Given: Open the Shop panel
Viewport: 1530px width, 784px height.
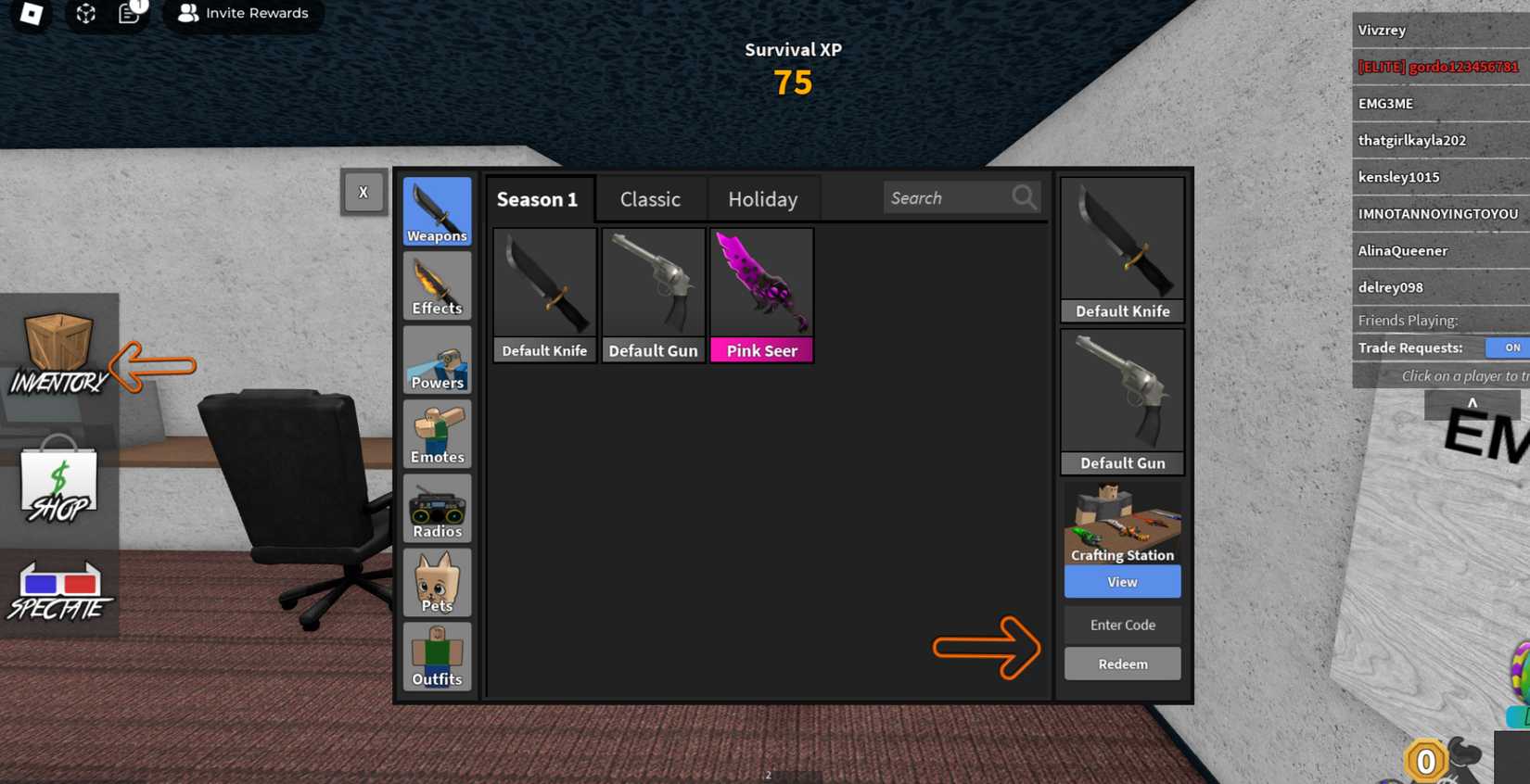Looking at the screenshot, I should click(58, 482).
